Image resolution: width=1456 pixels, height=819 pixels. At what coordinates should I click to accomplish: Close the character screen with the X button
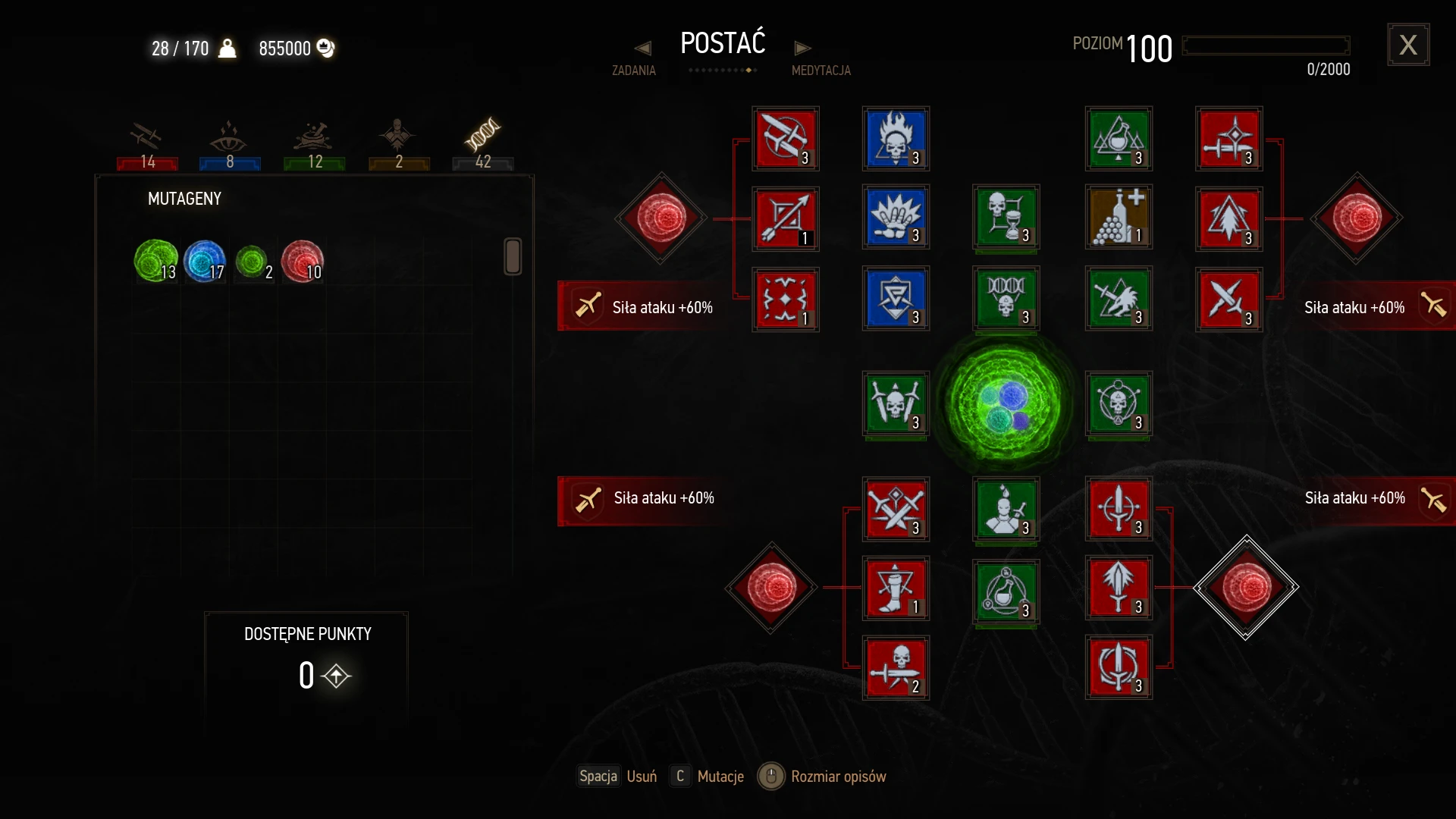(x=1408, y=45)
